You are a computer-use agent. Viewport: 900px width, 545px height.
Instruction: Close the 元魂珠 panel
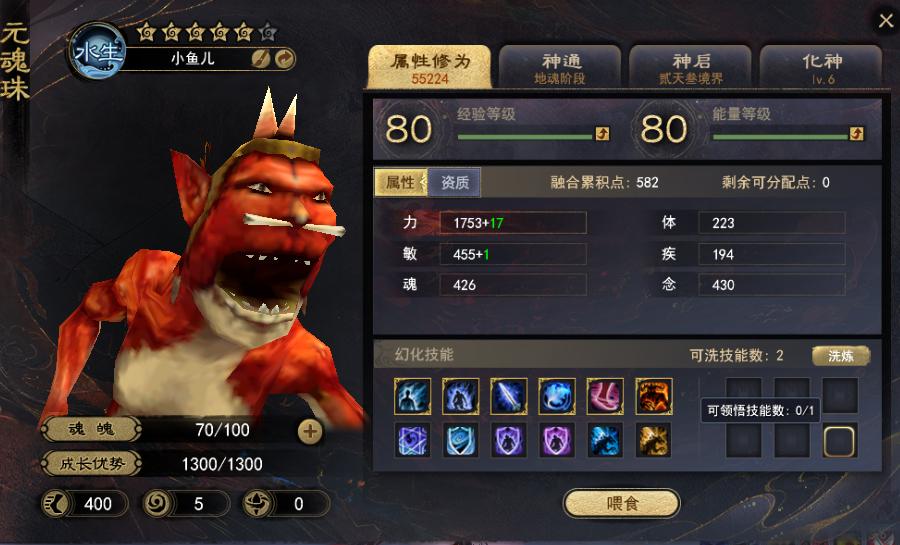click(x=885, y=21)
